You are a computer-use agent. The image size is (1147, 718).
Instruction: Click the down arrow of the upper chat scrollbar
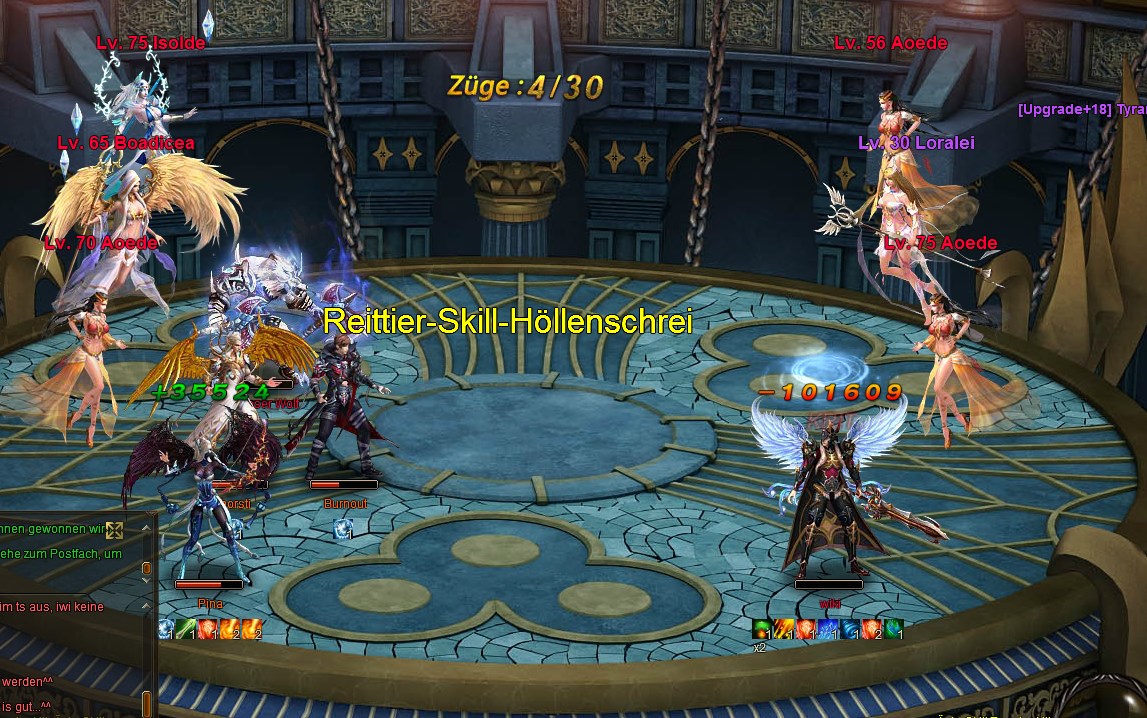[147, 582]
